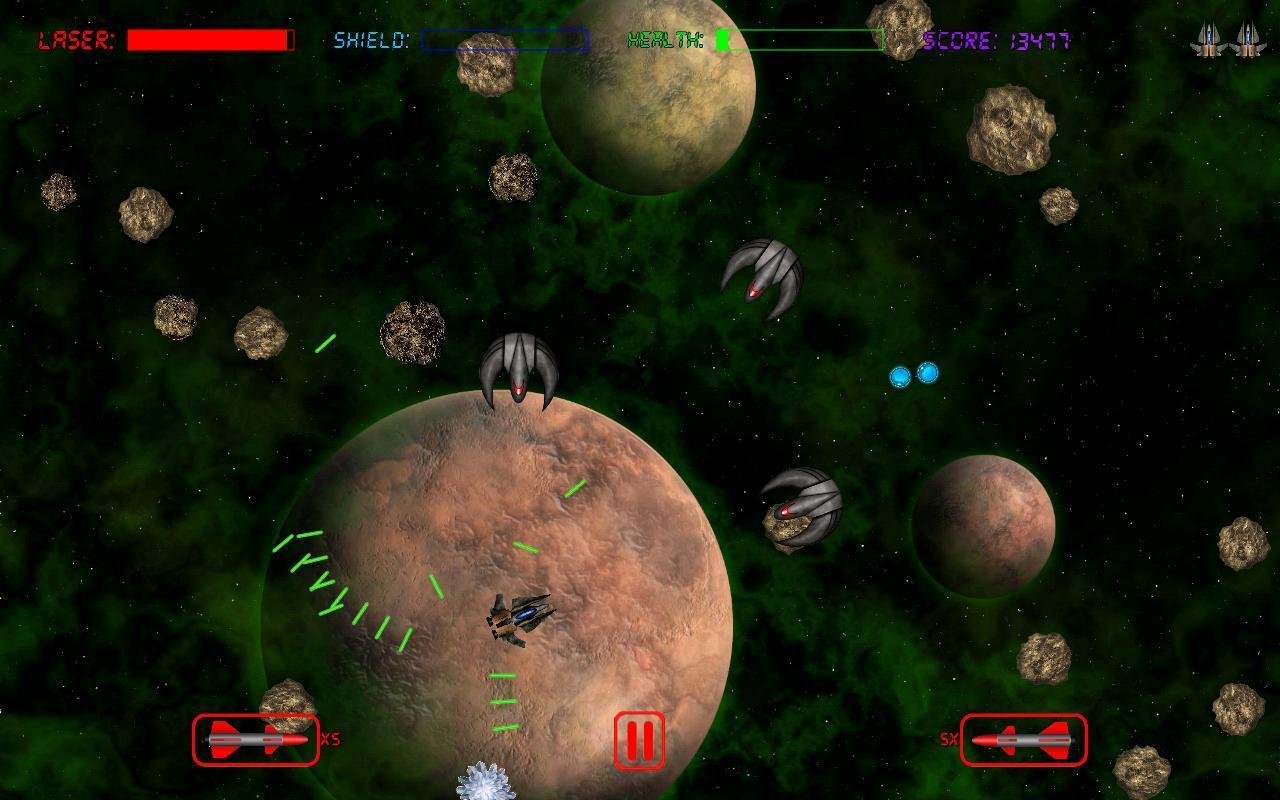The image size is (1280, 800).
Task: Fire the left missile button
Action: tap(256, 740)
